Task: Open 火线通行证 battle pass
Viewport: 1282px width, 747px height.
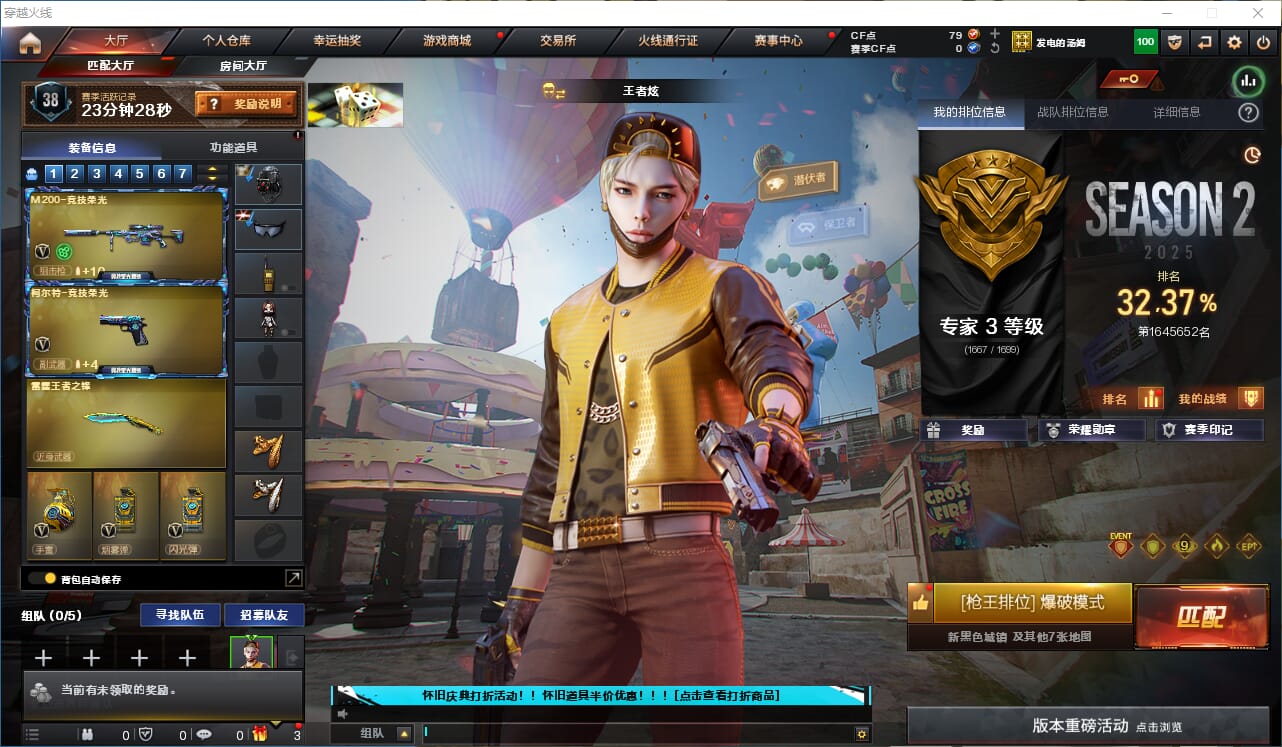Action: (668, 41)
